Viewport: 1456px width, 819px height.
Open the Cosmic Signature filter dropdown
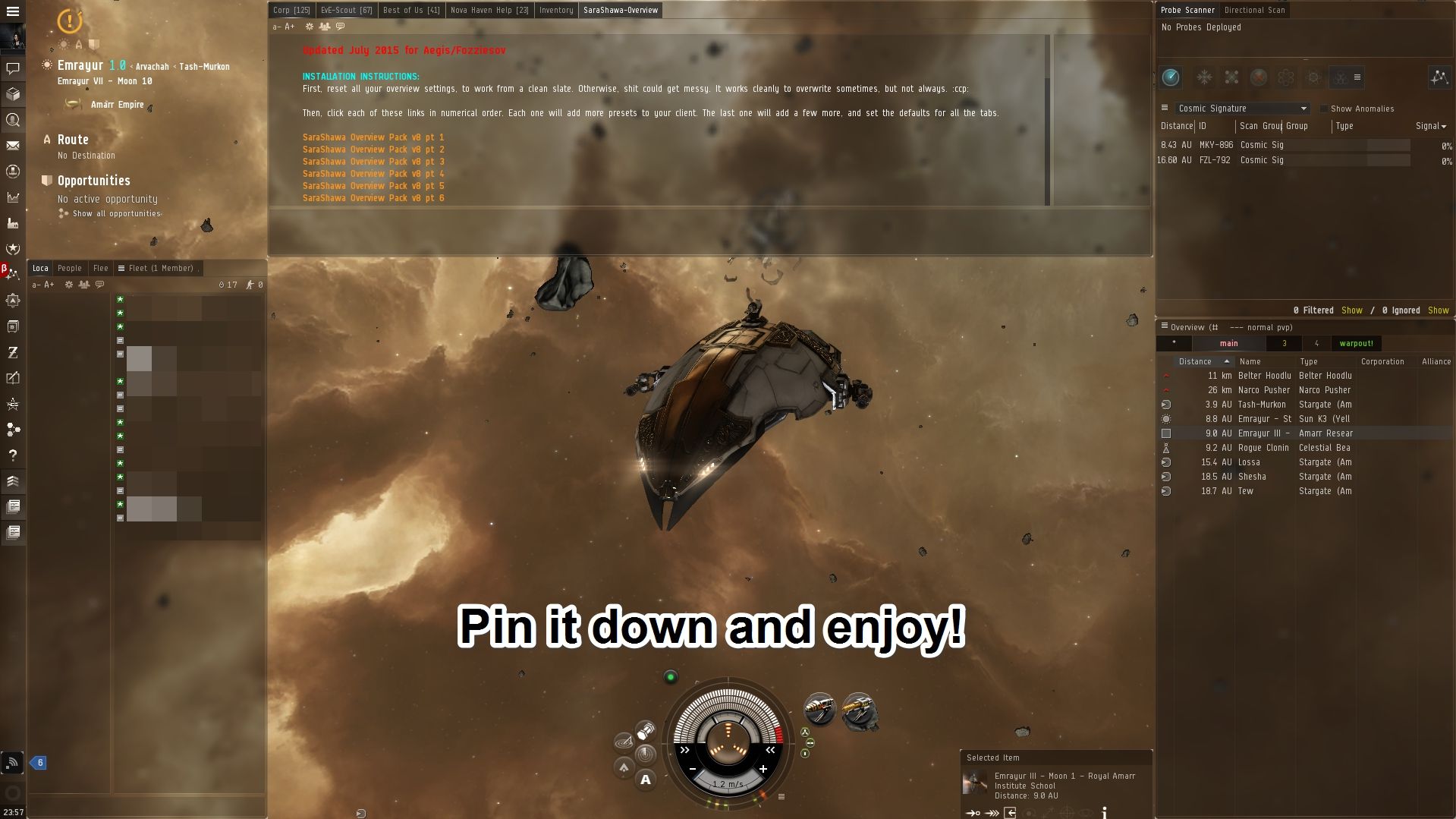pos(1241,109)
